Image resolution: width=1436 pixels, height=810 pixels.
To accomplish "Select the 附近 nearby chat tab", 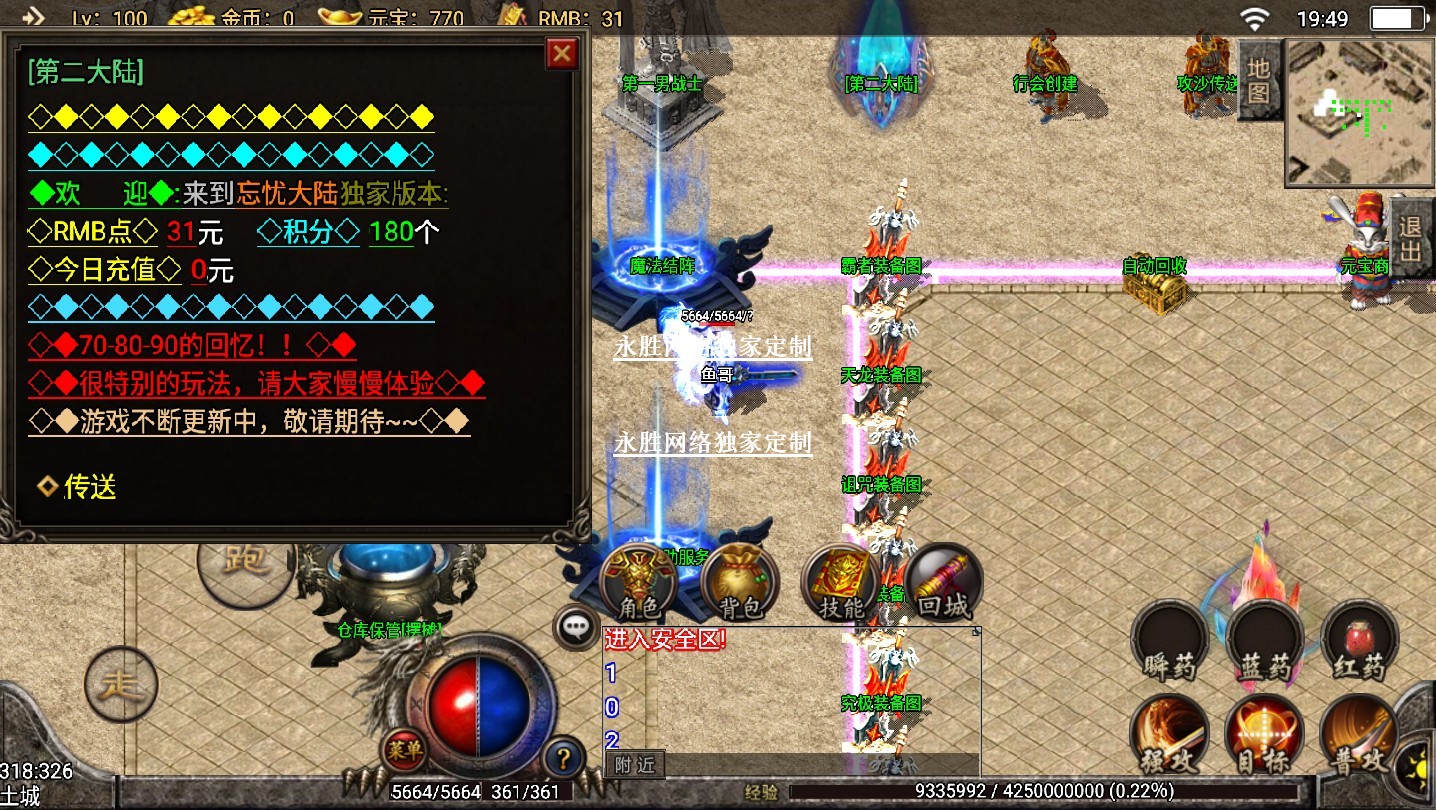I will tap(634, 765).
